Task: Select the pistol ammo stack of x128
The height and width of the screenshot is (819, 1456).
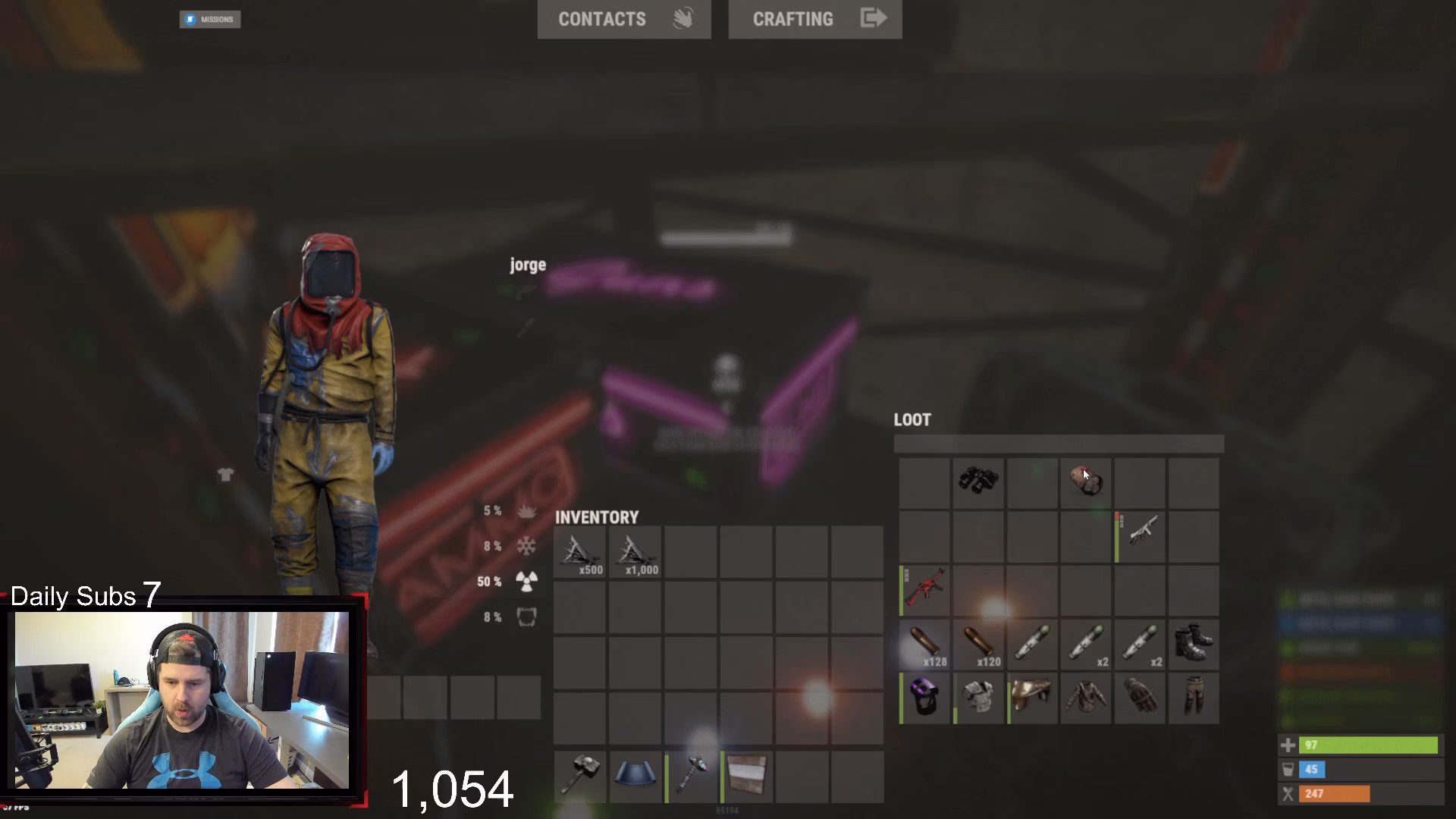Action: point(924,644)
